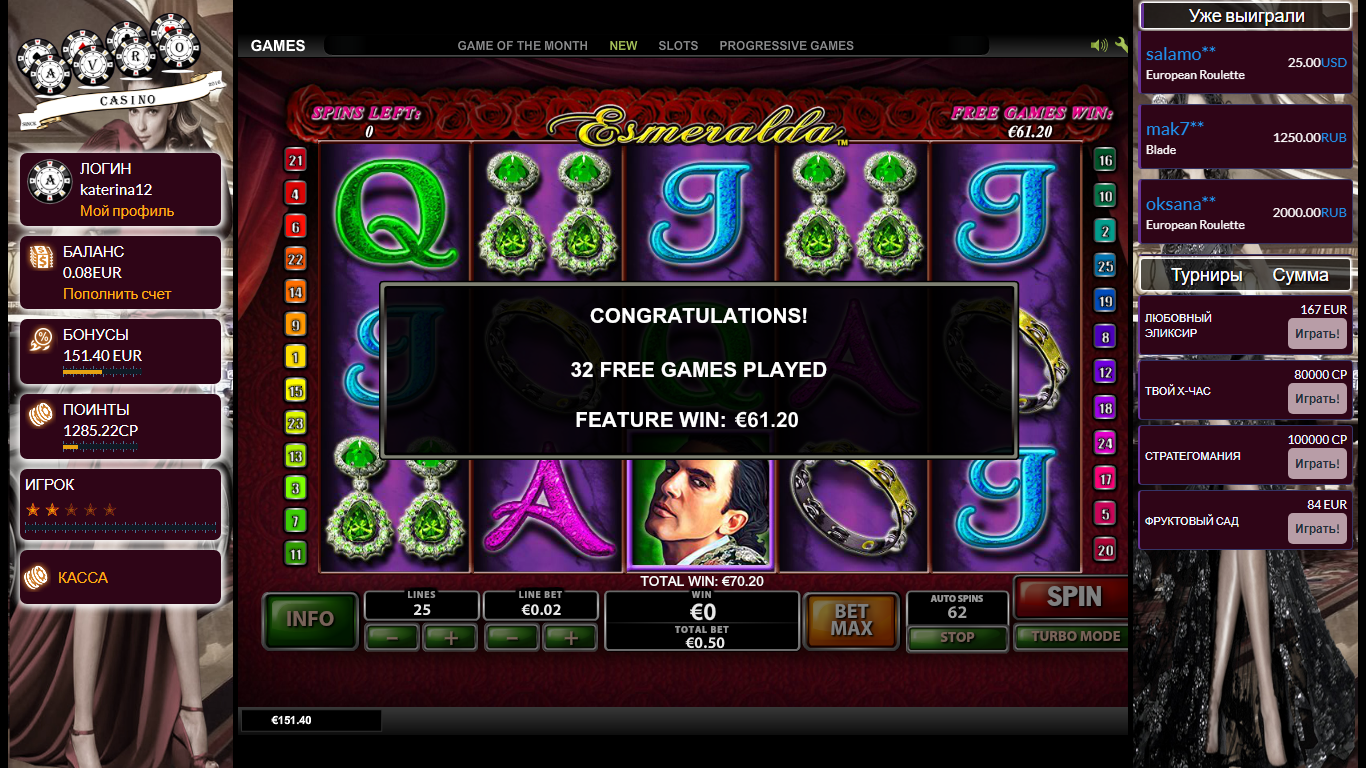Screen dimensions: 1366x768
Task: Open the Game of the Month category
Action: click(x=522, y=46)
